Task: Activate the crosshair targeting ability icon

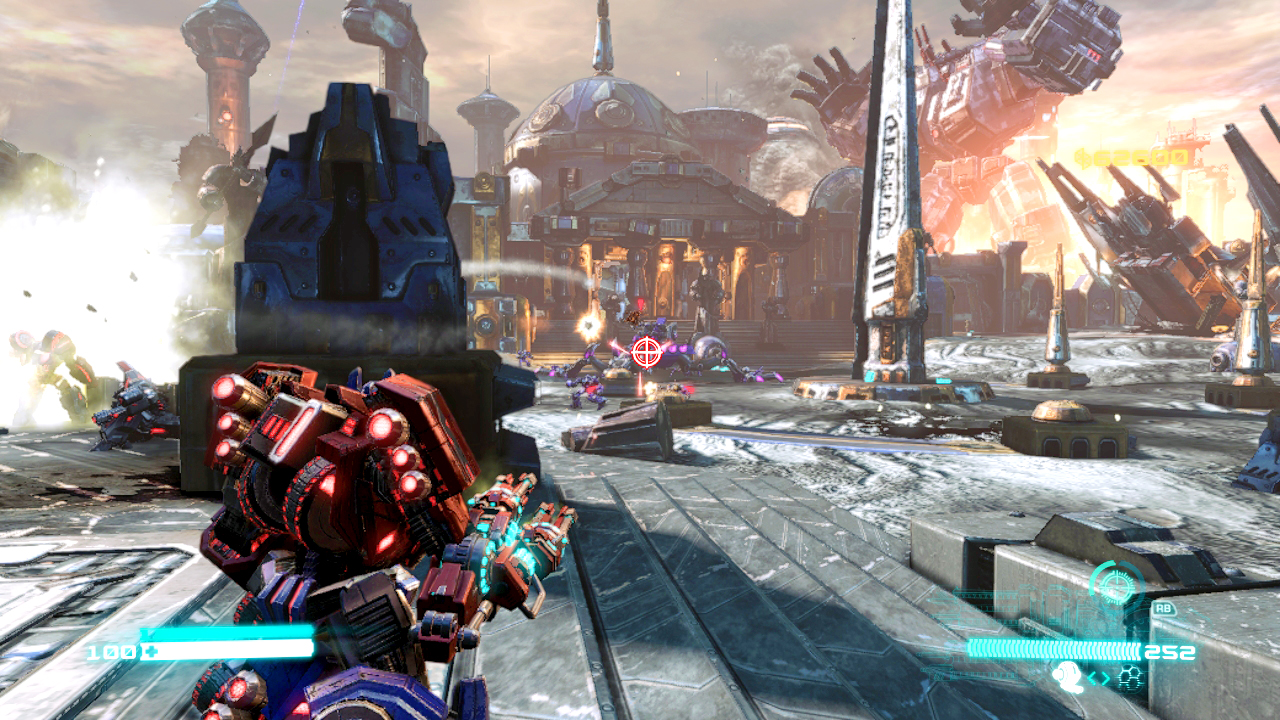Action: [1115, 584]
